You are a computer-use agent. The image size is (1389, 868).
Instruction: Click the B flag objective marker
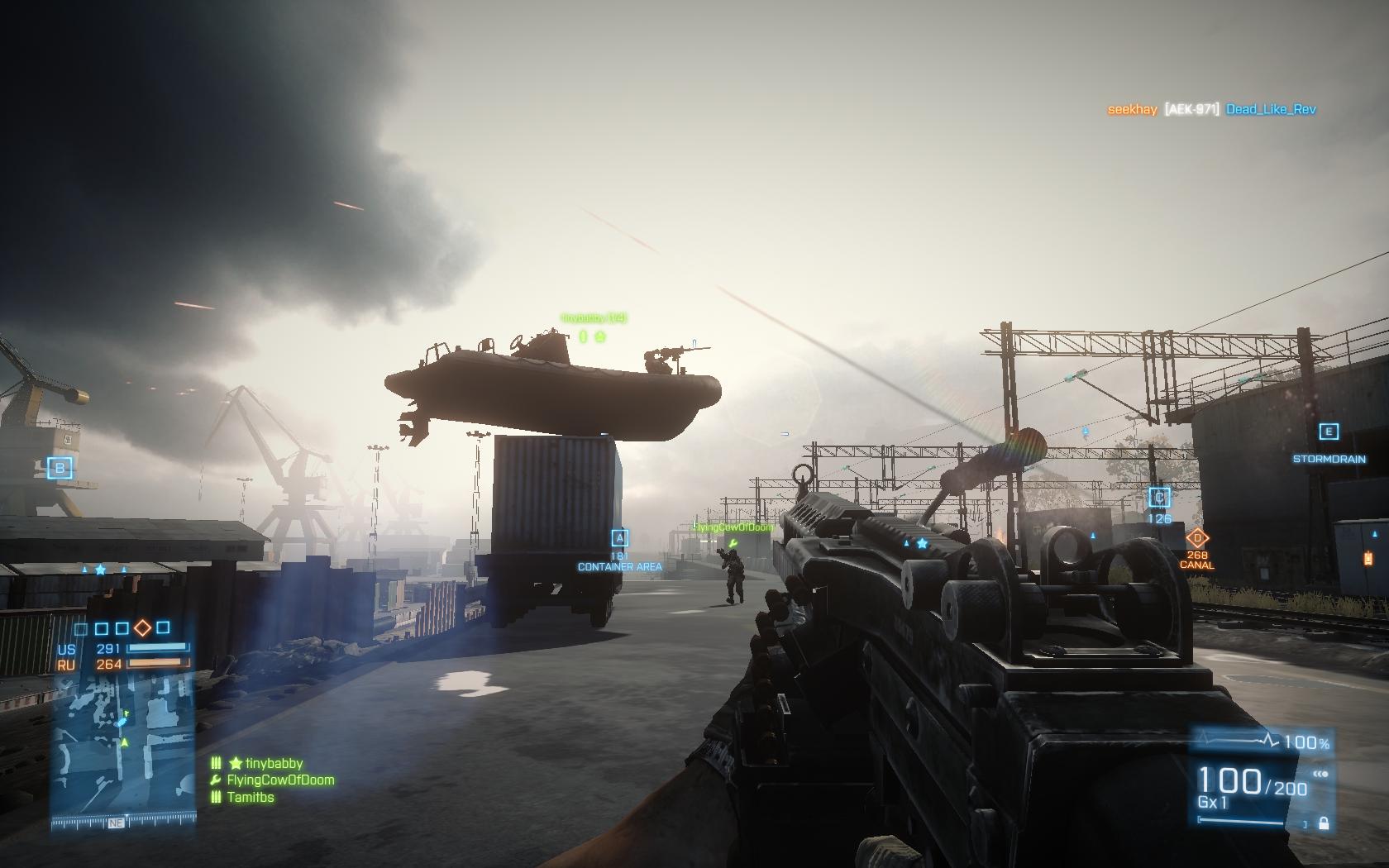coord(60,469)
